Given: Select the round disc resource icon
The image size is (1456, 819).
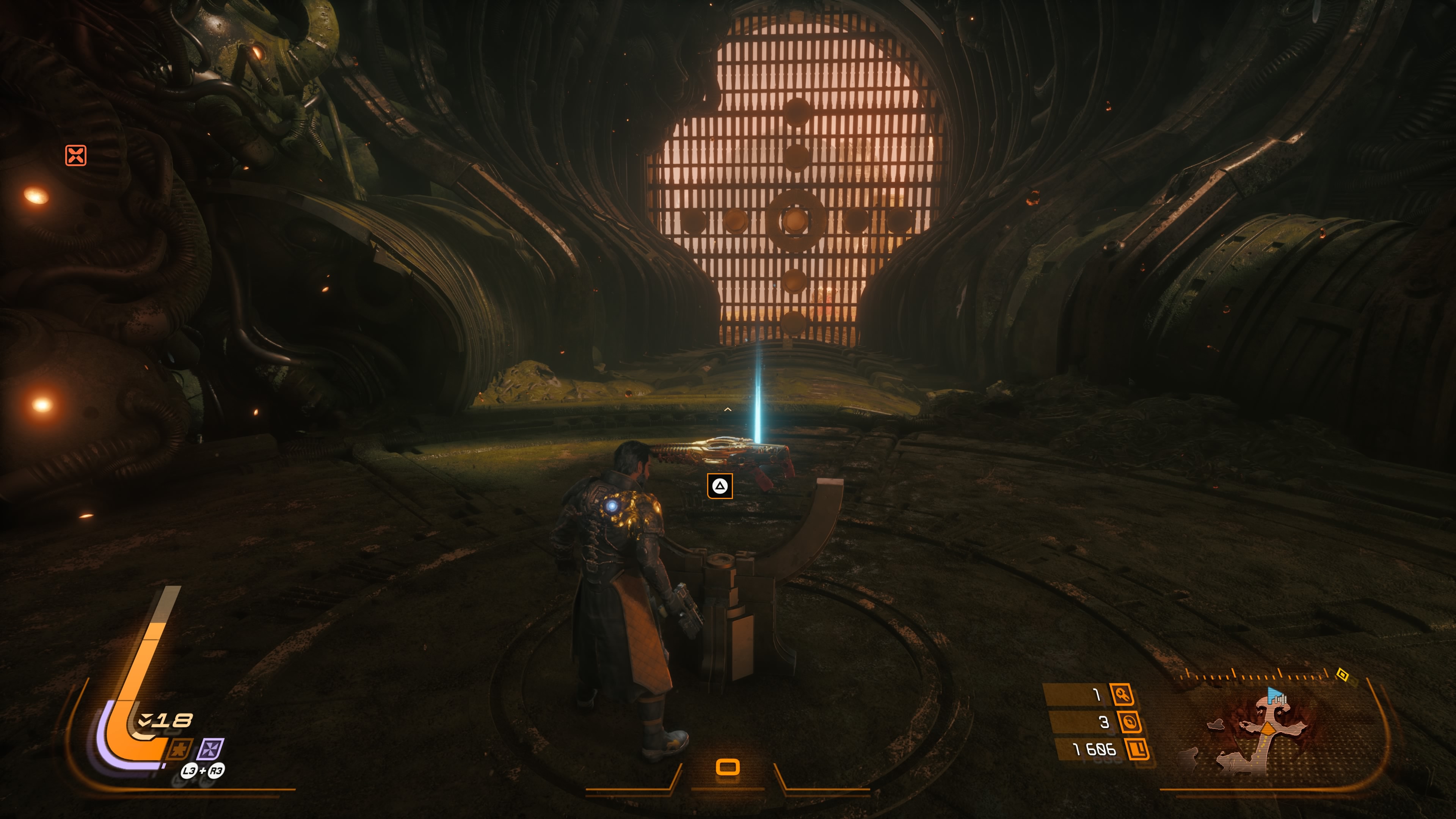Looking at the screenshot, I should click(x=1129, y=722).
